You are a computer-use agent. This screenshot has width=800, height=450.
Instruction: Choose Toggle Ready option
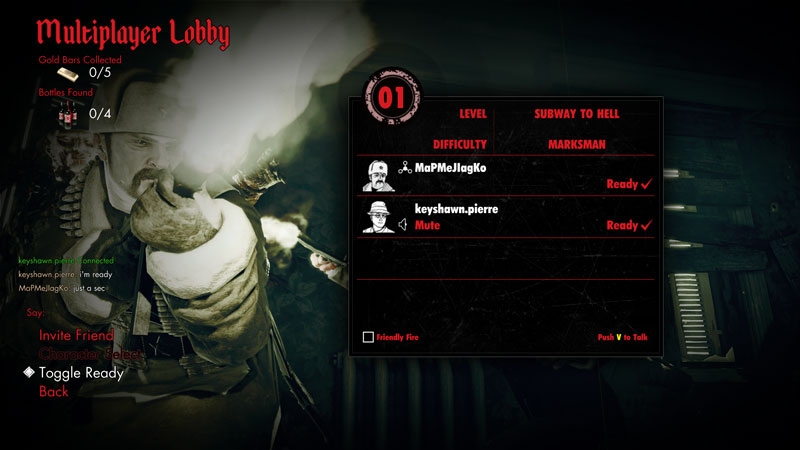[81, 373]
